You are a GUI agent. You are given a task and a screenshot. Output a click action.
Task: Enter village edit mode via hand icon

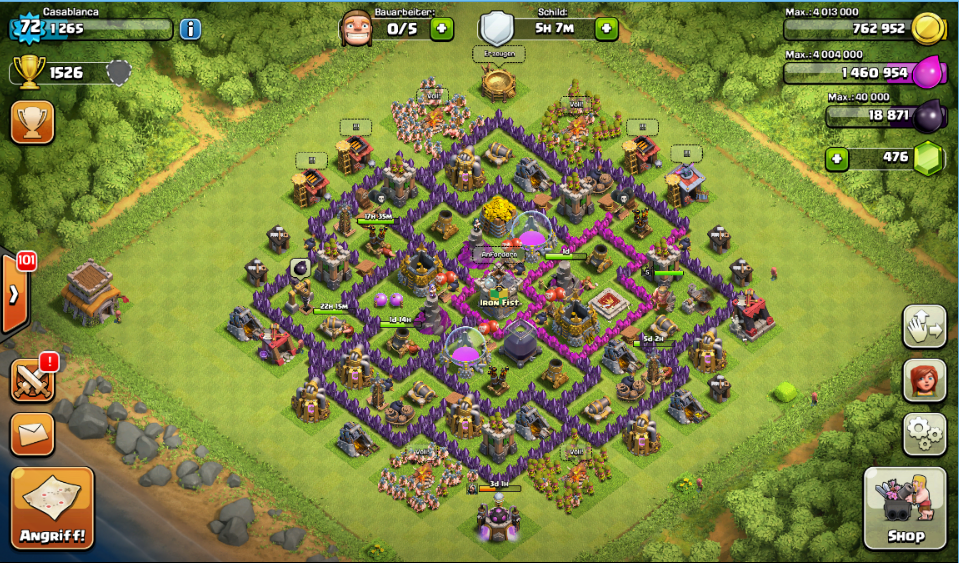(924, 326)
